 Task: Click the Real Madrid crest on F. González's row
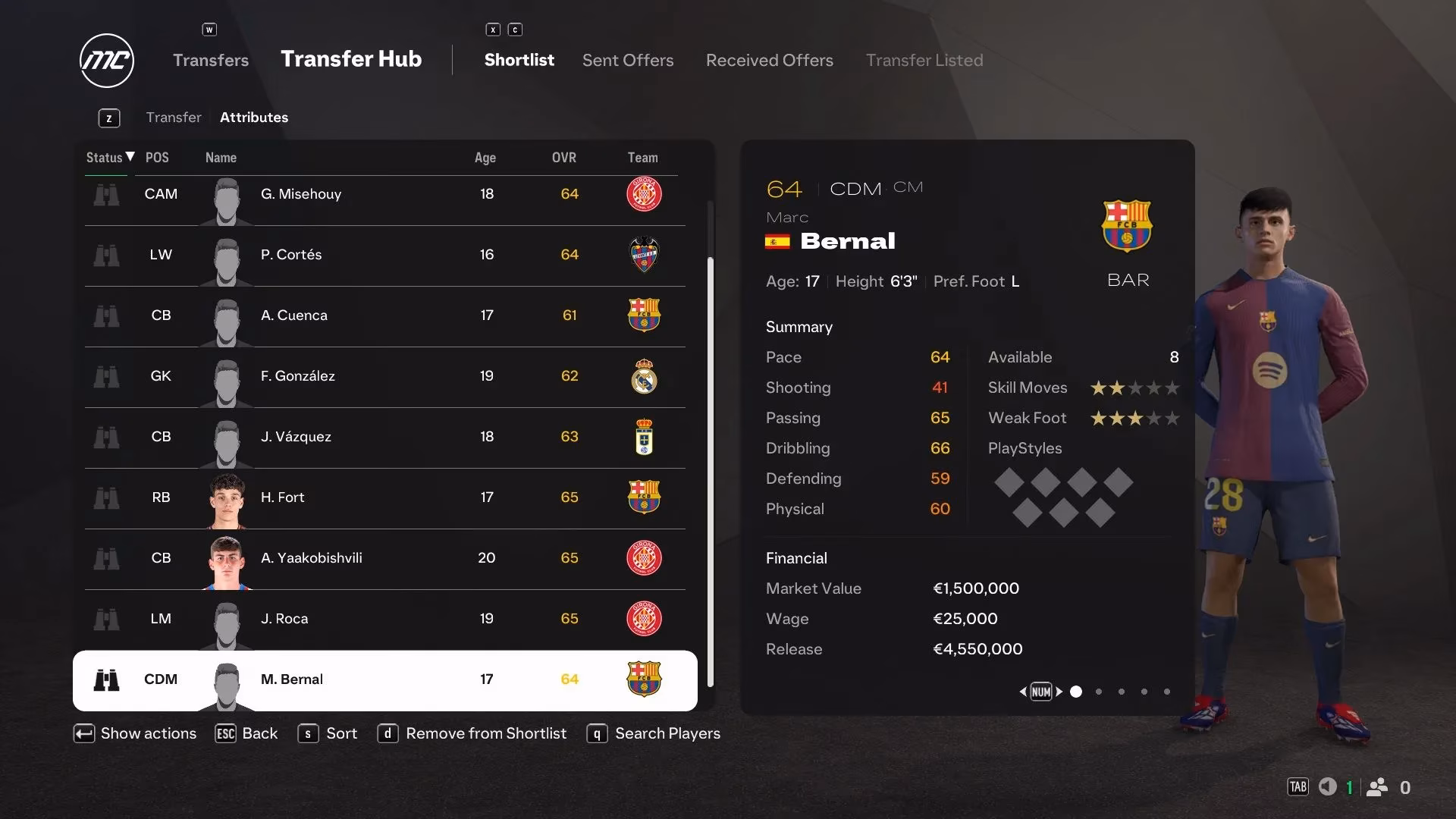(x=644, y=376)
